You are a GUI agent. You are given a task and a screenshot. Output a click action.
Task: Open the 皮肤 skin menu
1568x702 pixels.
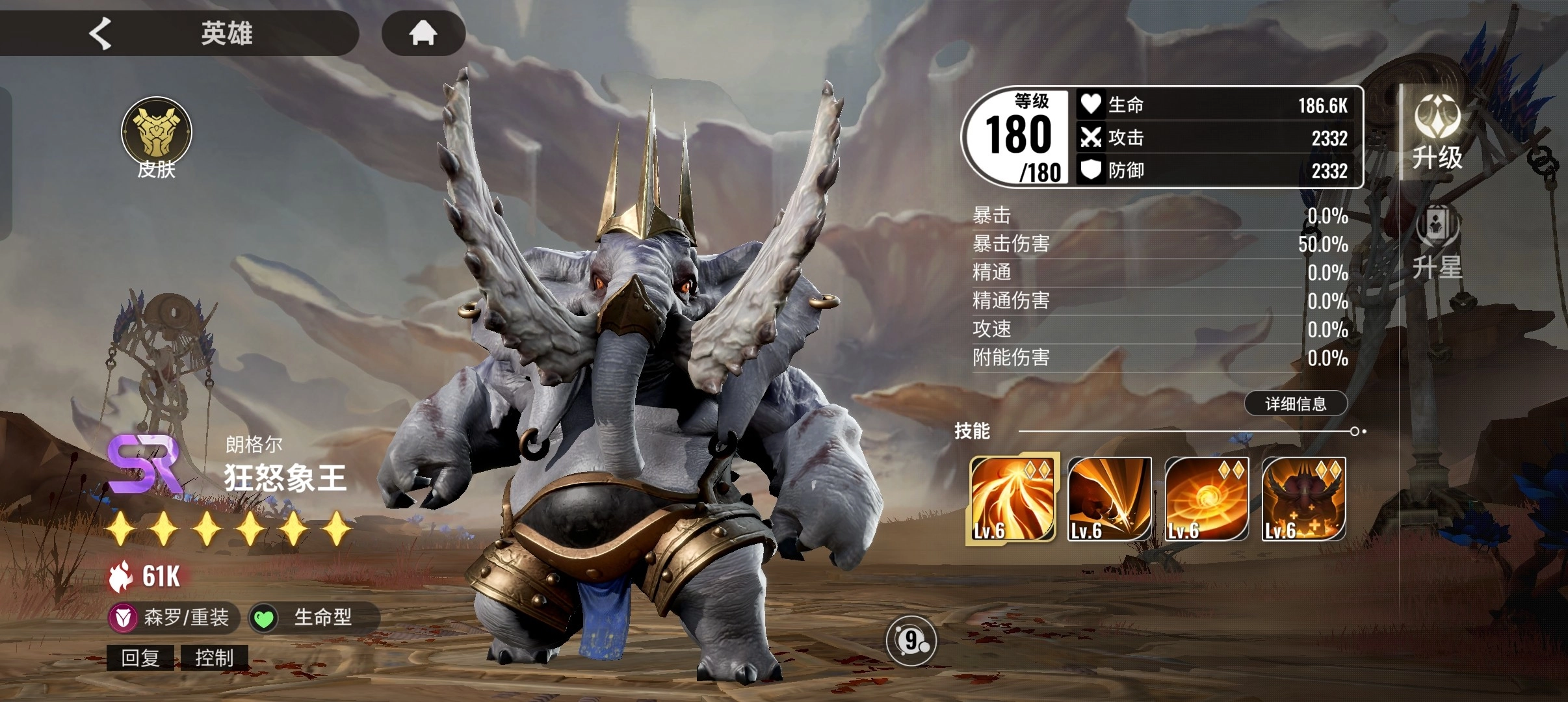pos(156,138)
